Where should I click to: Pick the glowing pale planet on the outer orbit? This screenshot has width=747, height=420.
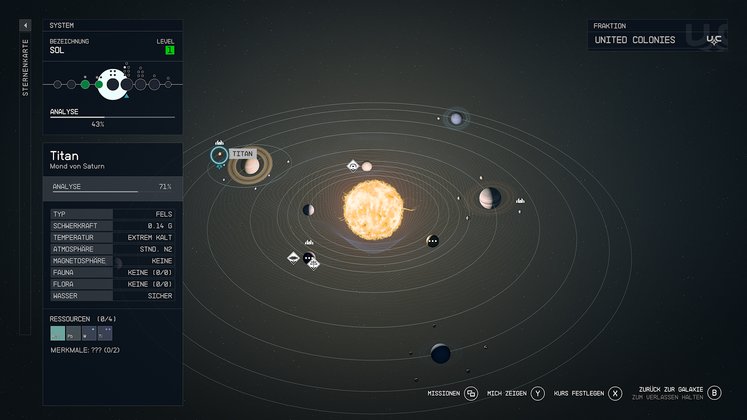(456, 119)
